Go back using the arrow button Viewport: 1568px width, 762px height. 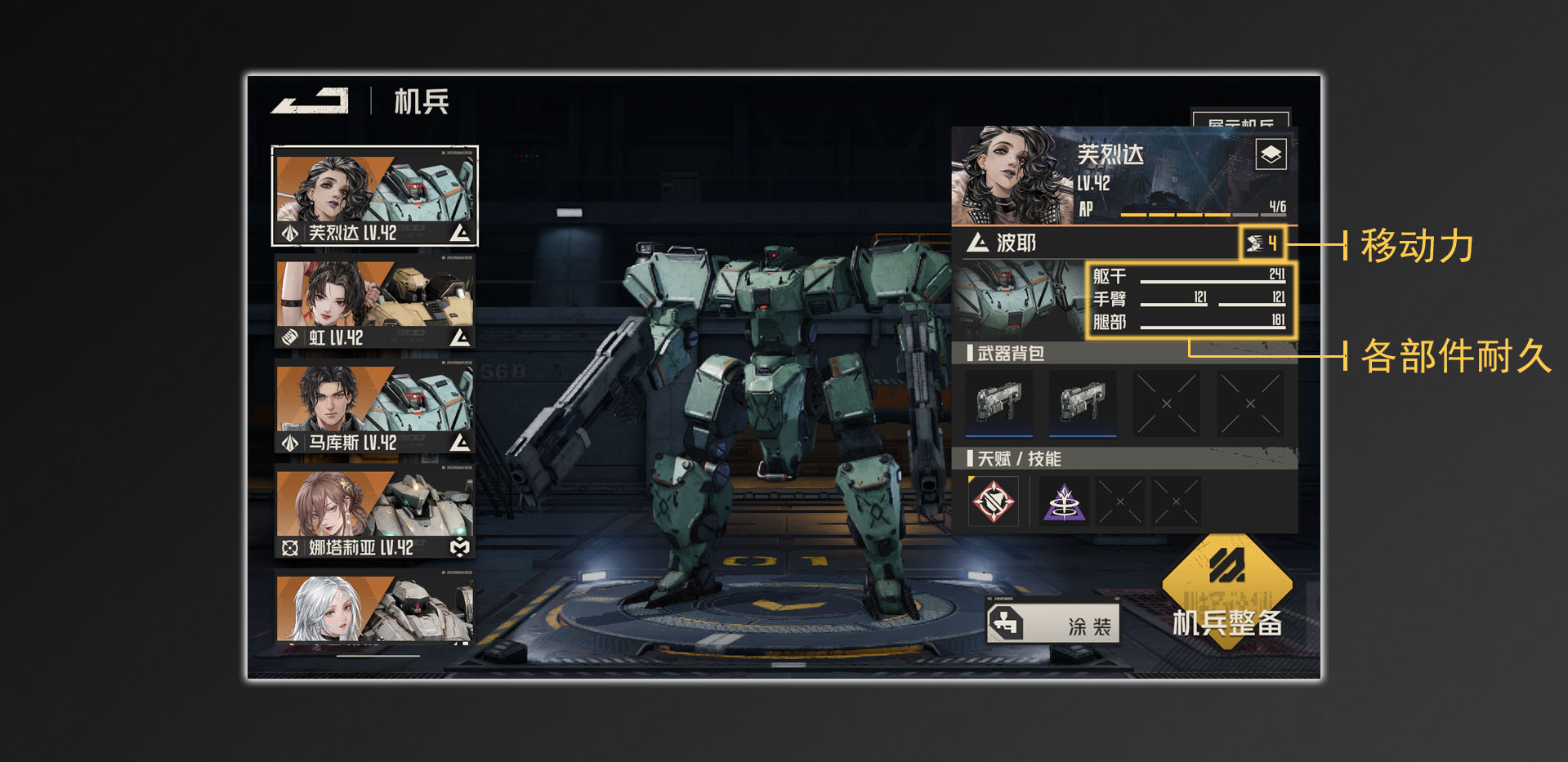310,101
